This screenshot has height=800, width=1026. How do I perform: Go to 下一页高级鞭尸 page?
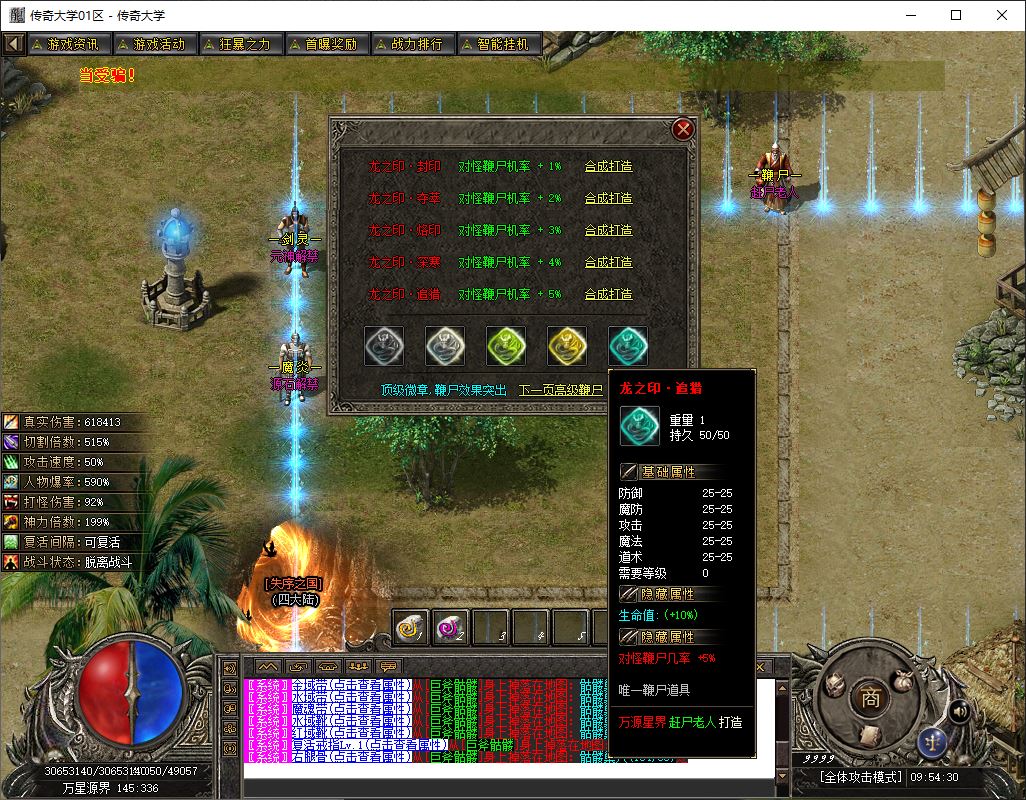pyautogui.click(x=561, y=390)
